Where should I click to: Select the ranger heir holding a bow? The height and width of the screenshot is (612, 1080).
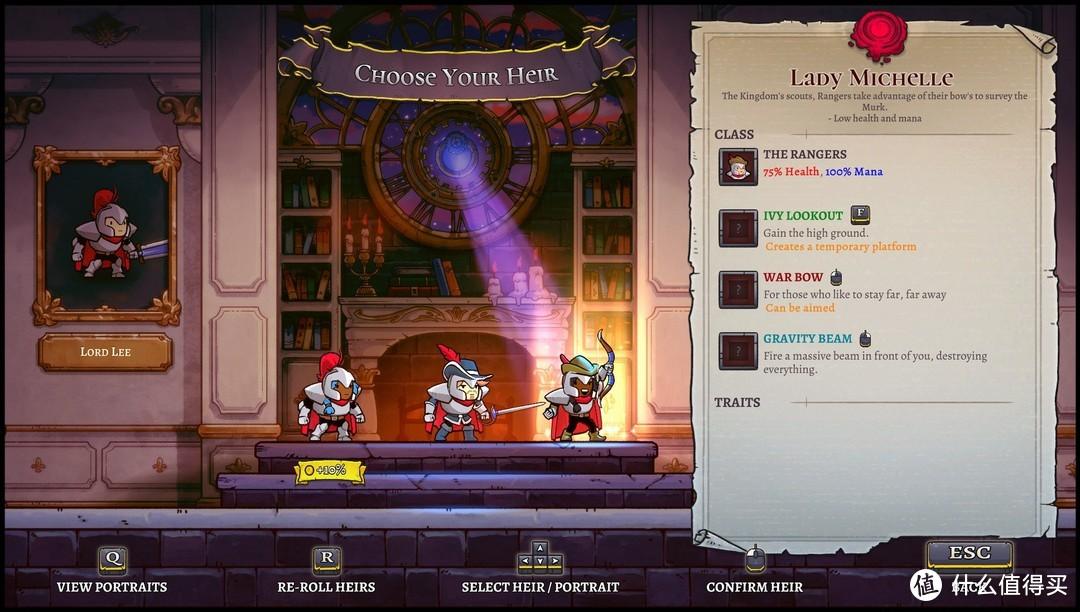pos(579,396)
